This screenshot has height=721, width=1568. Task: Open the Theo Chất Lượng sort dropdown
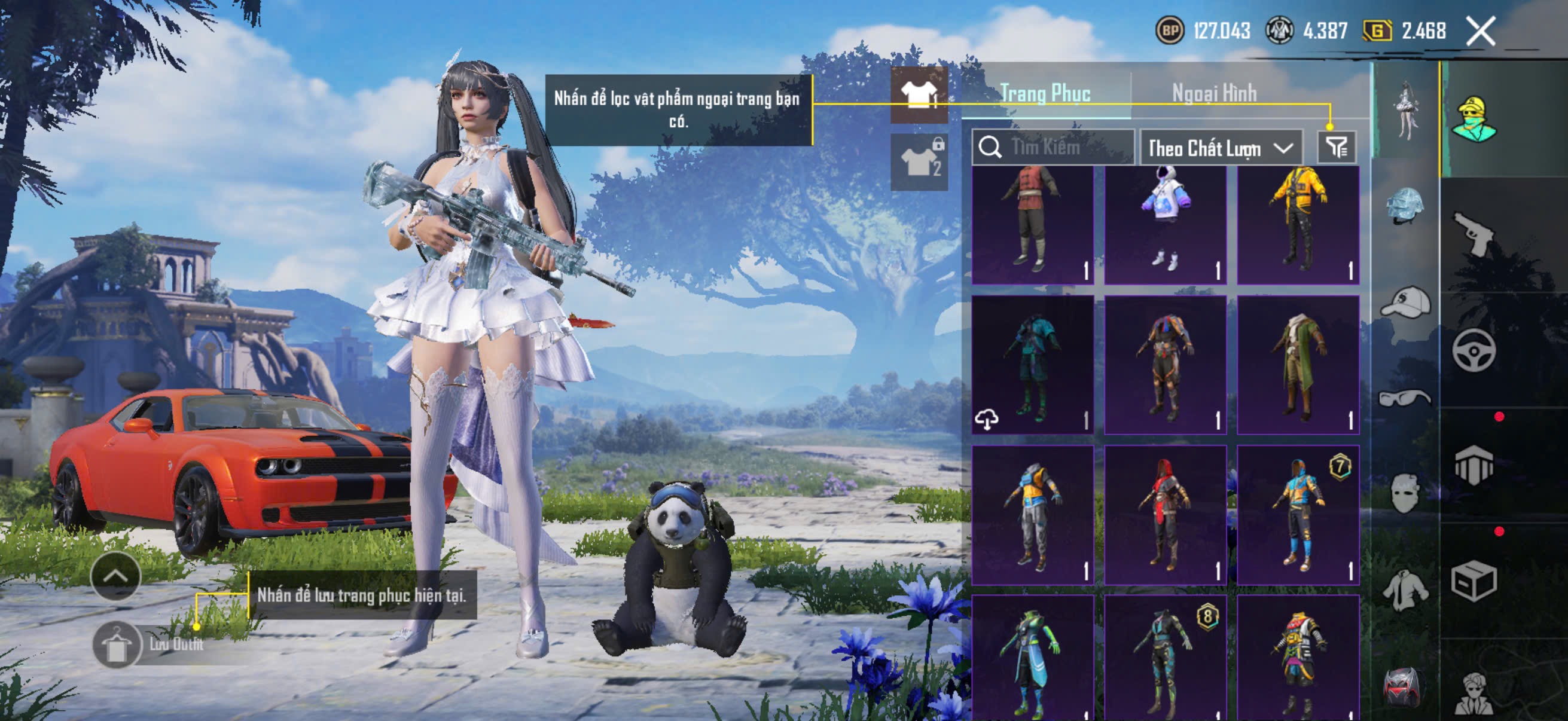point(1221,148)
